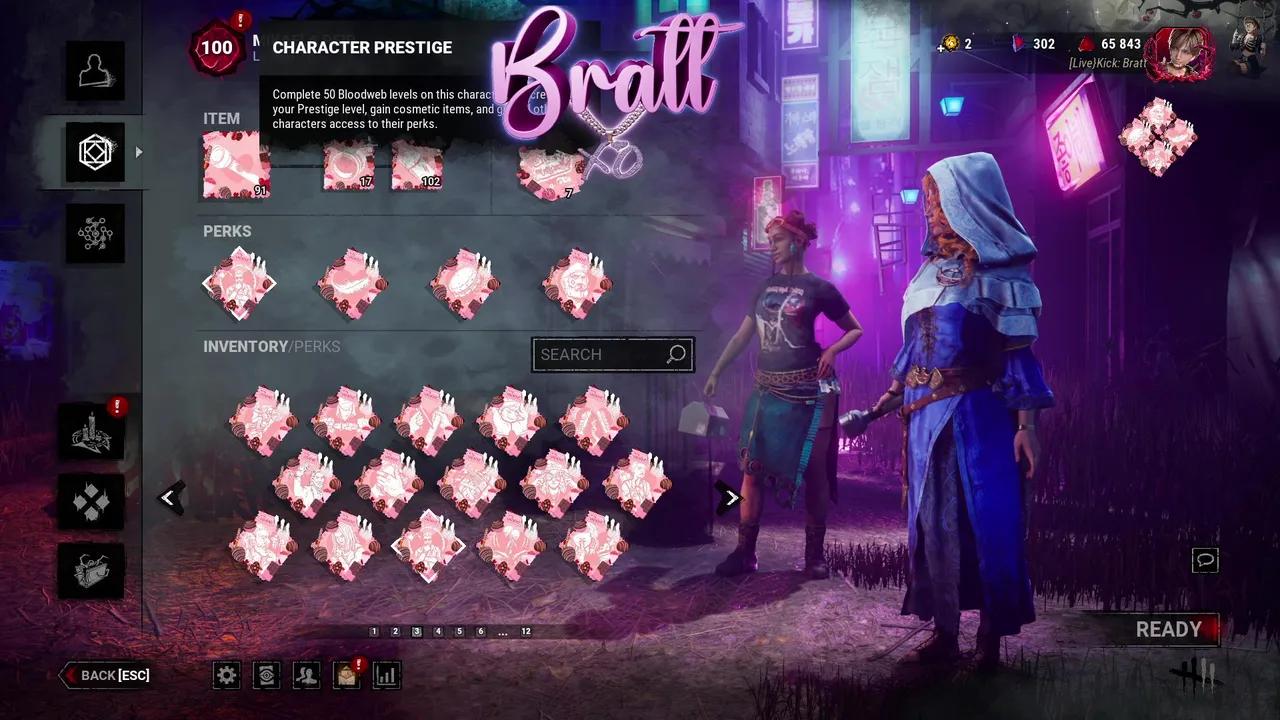Jump to inventory page 12

[x=527, y=631]
